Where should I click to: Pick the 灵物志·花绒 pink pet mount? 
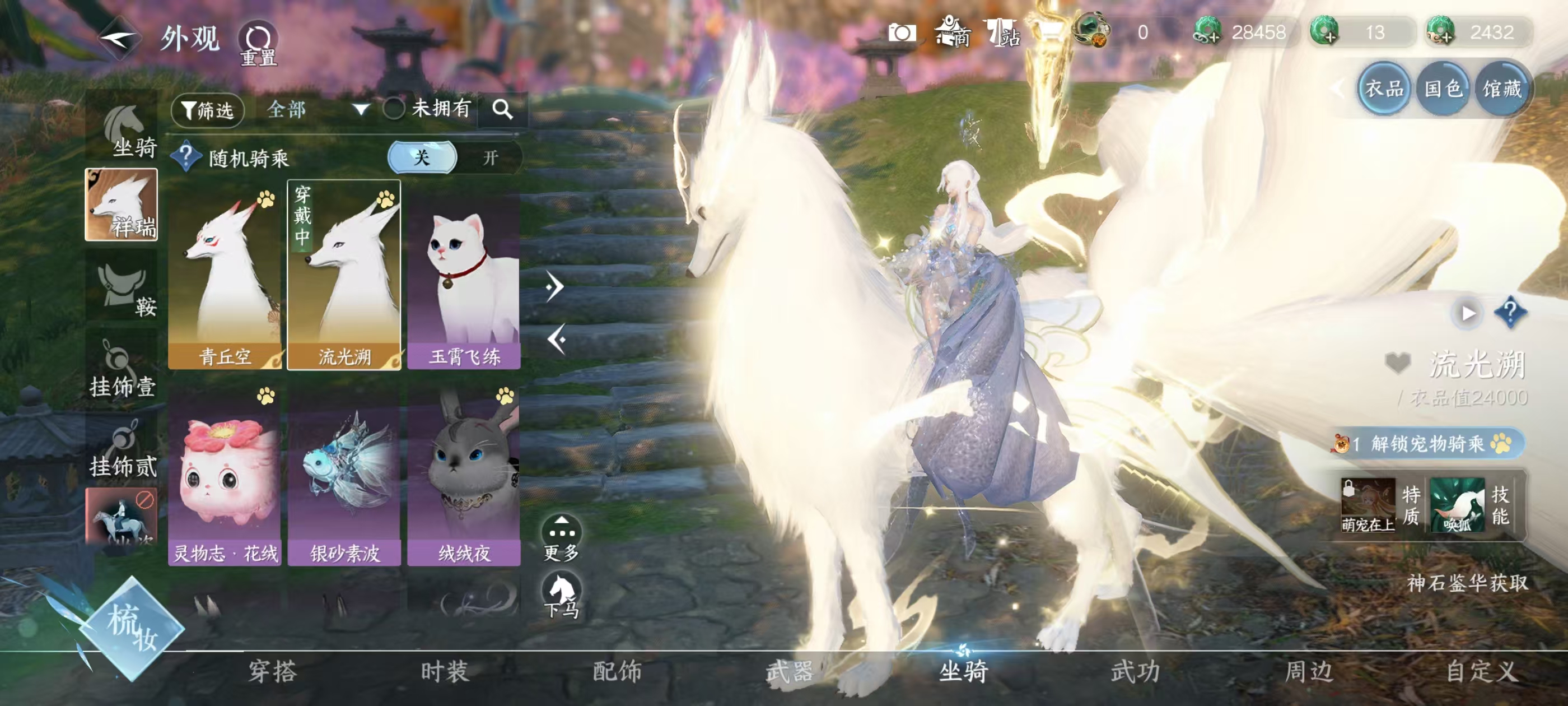pos(225,475)
